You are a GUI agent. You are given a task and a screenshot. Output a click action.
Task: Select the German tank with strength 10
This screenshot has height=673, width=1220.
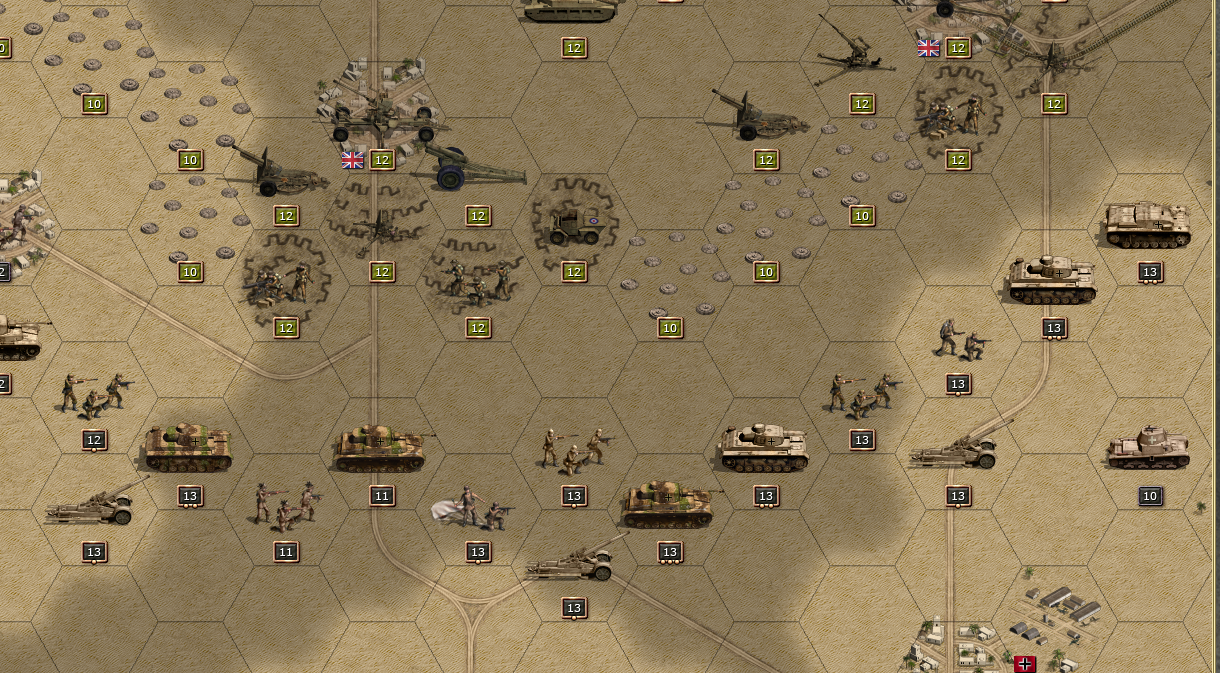coord(1148,449)
